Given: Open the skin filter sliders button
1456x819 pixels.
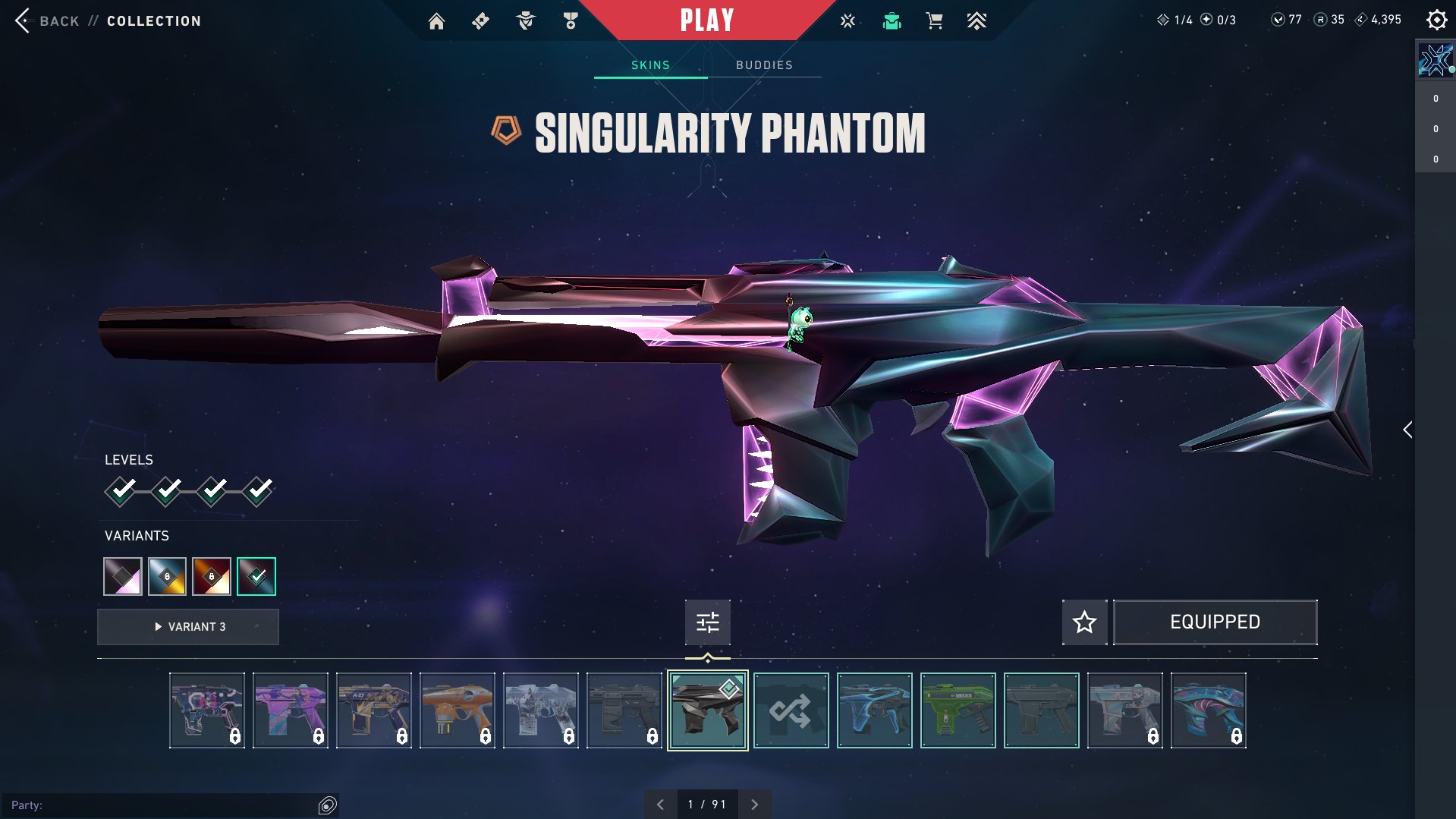Looking at the screenshot, I should coord(707,622).
